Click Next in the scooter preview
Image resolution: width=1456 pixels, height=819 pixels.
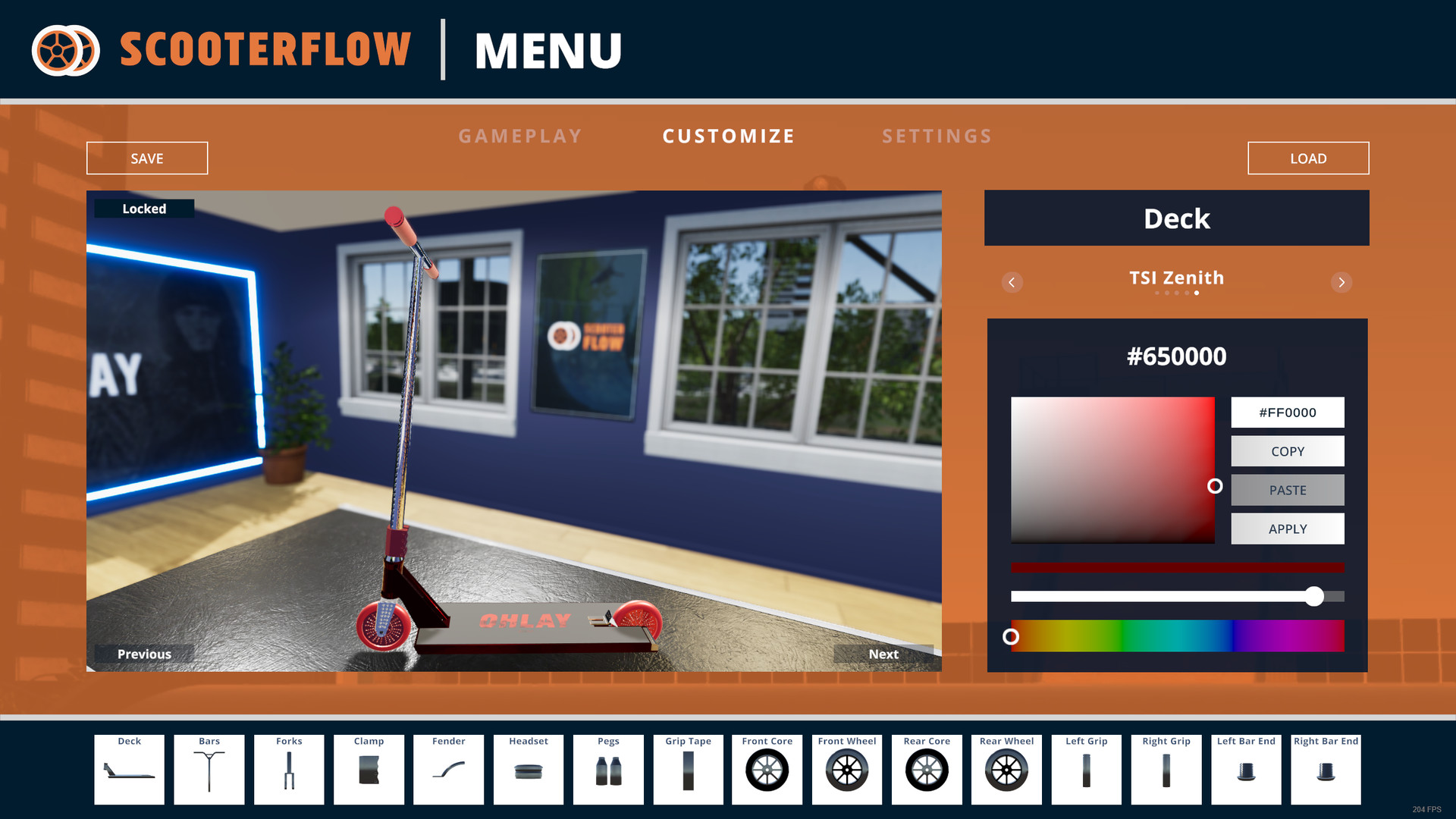pos(884,654)
